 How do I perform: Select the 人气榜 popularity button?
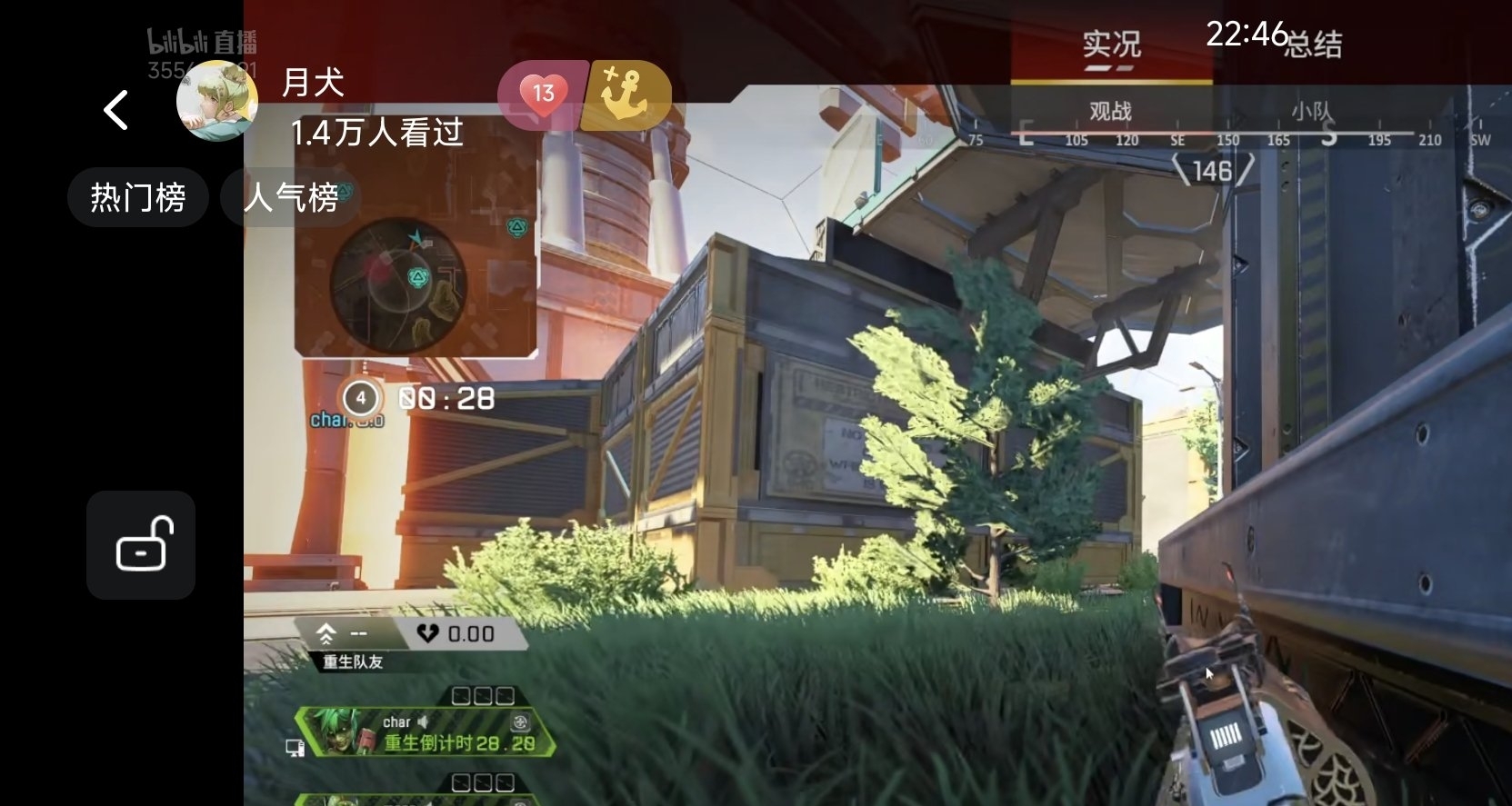(x=291, y=198)
